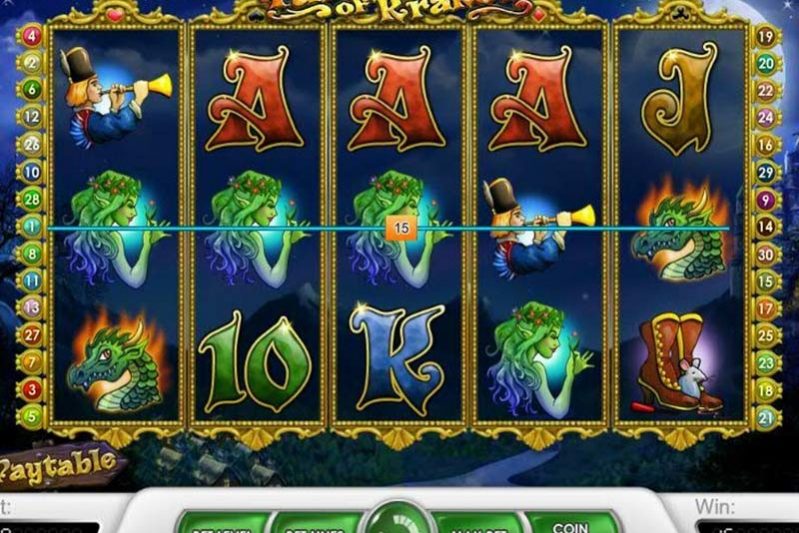Select payline number 4 marker
This screenshot has width=799, height=533.
tap(31, 36)
